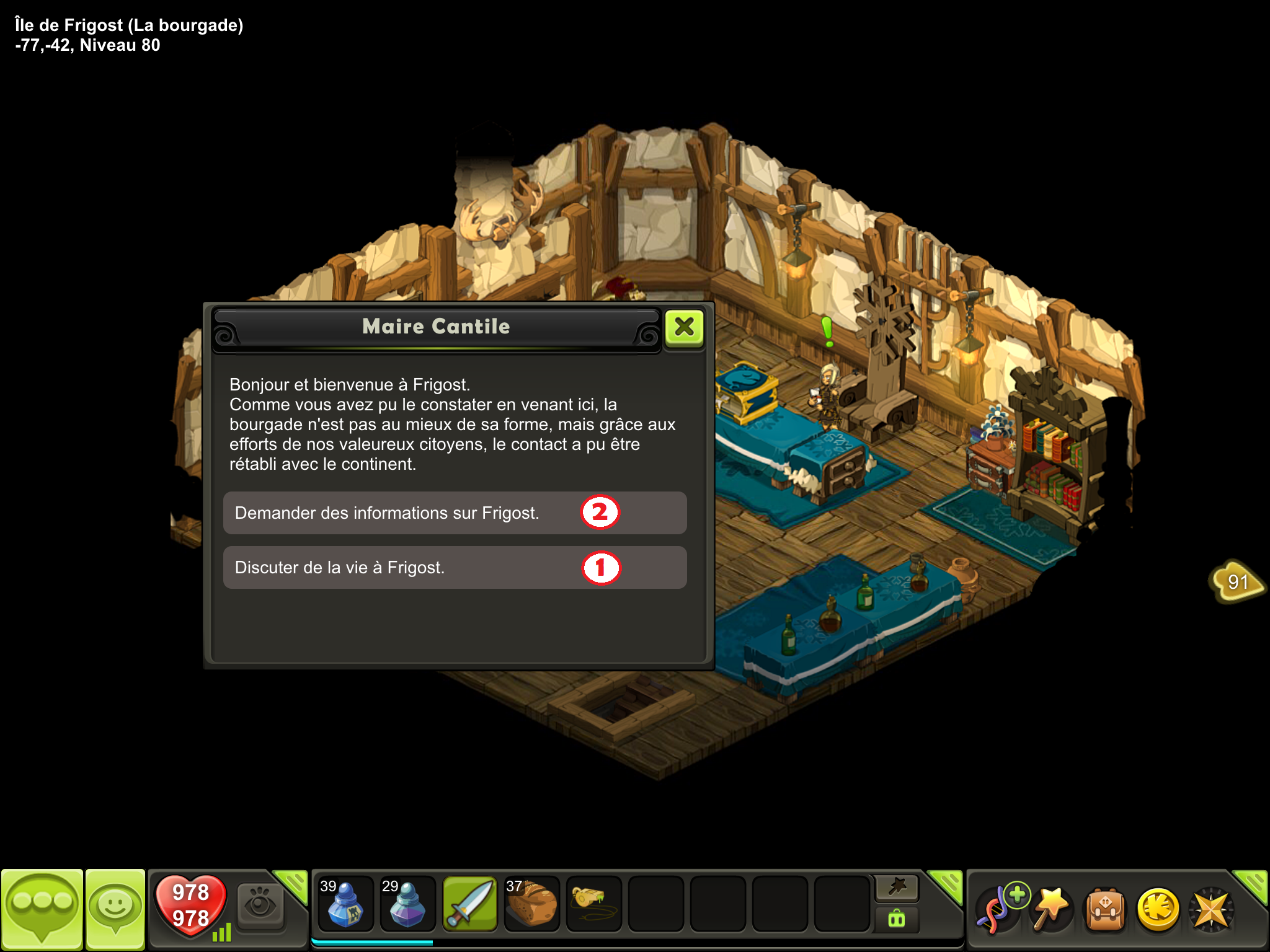The width and height of the screenshot is (1270, 952).
Task: Close the Maire Cantile dialogue window
Action: (684, 327)
